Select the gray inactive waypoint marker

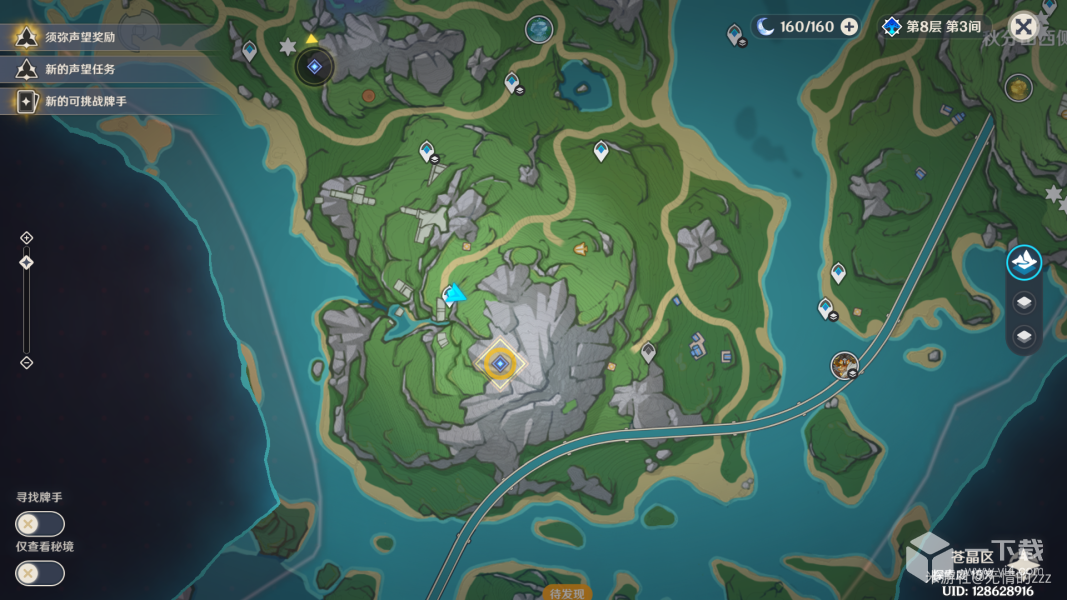click(x=649, y=351)
